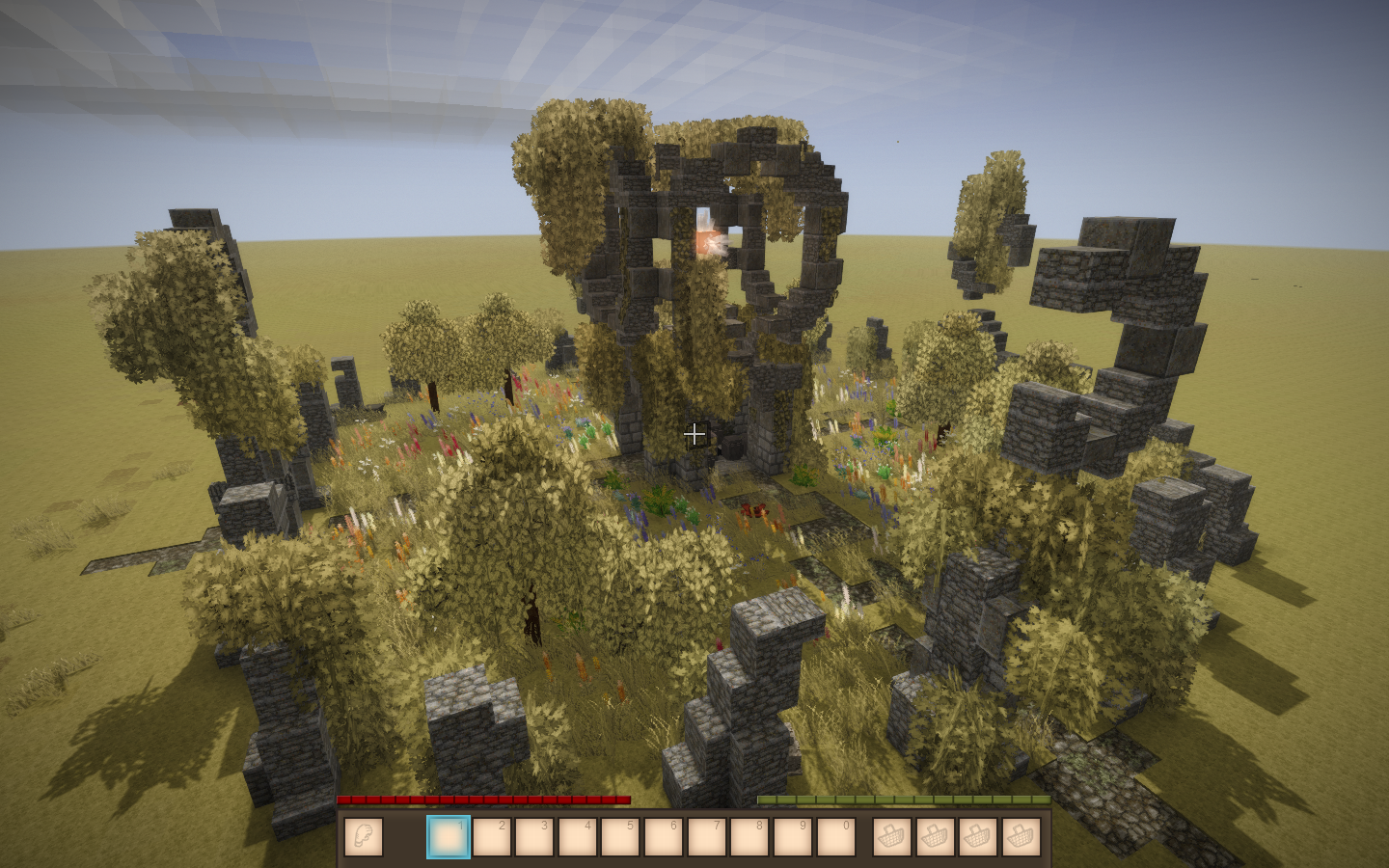Switch to hotbar slot 7

point(706,837)
